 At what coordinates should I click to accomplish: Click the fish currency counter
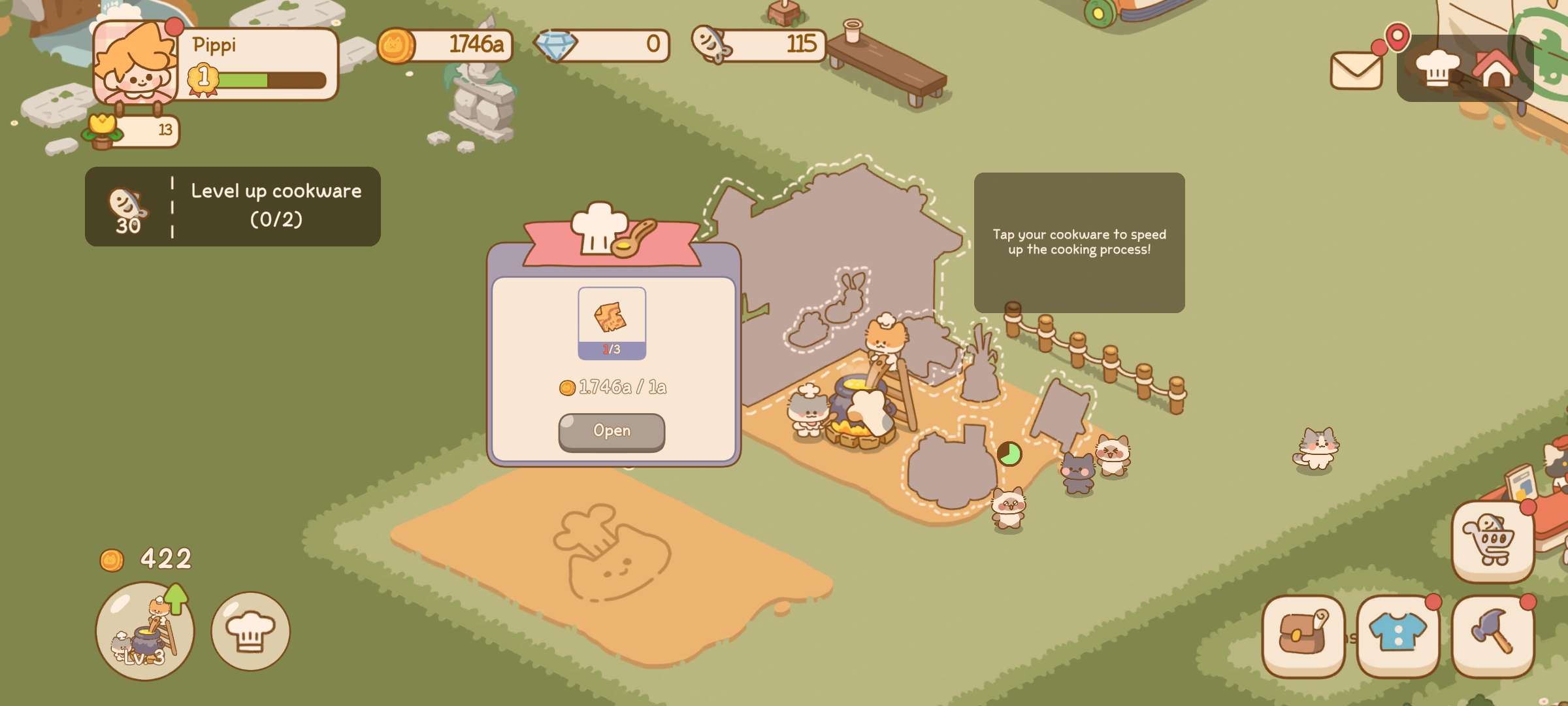(x=759, y=45)
